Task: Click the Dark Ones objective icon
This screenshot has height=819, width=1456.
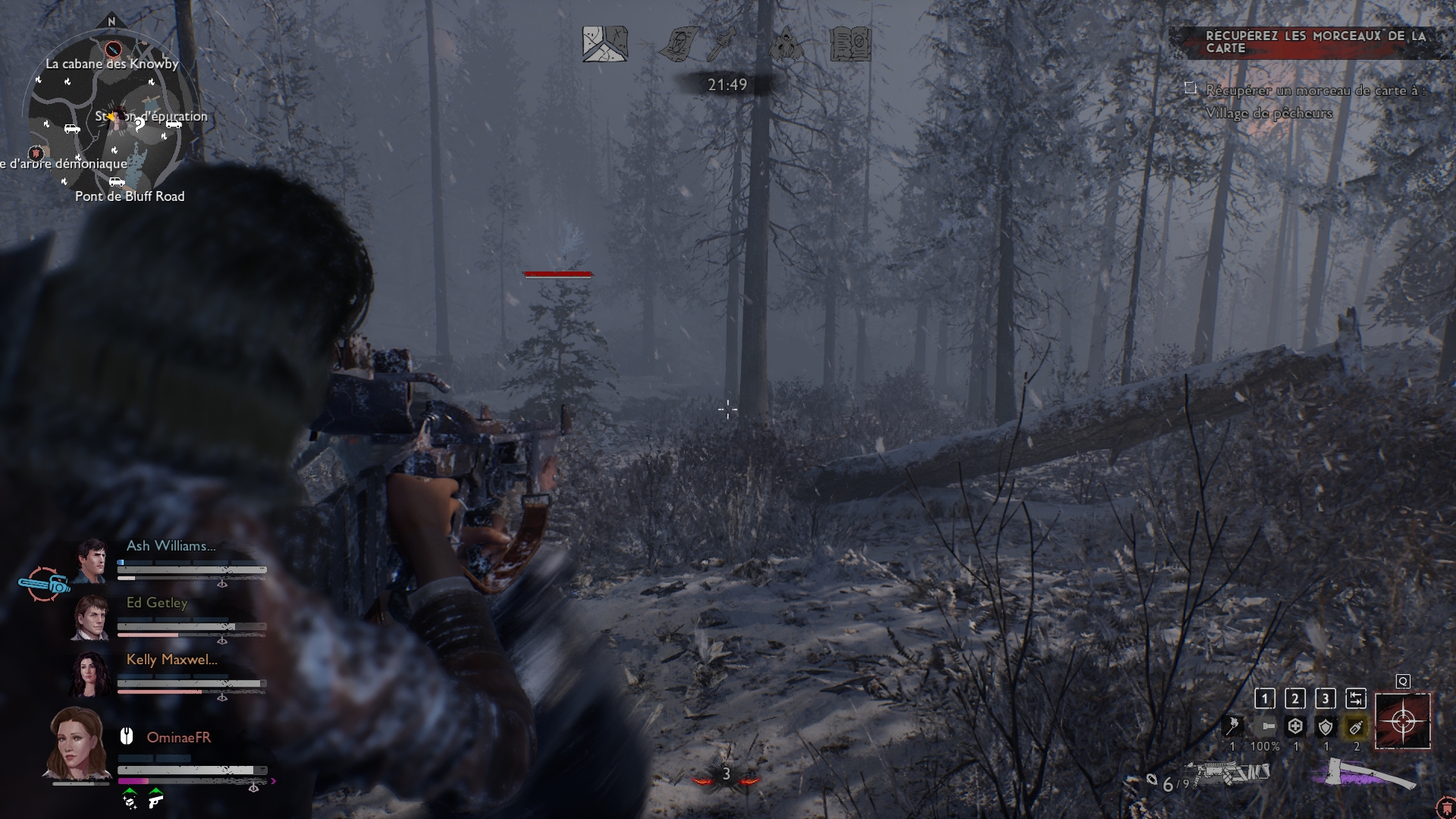Action: [786, 44]
